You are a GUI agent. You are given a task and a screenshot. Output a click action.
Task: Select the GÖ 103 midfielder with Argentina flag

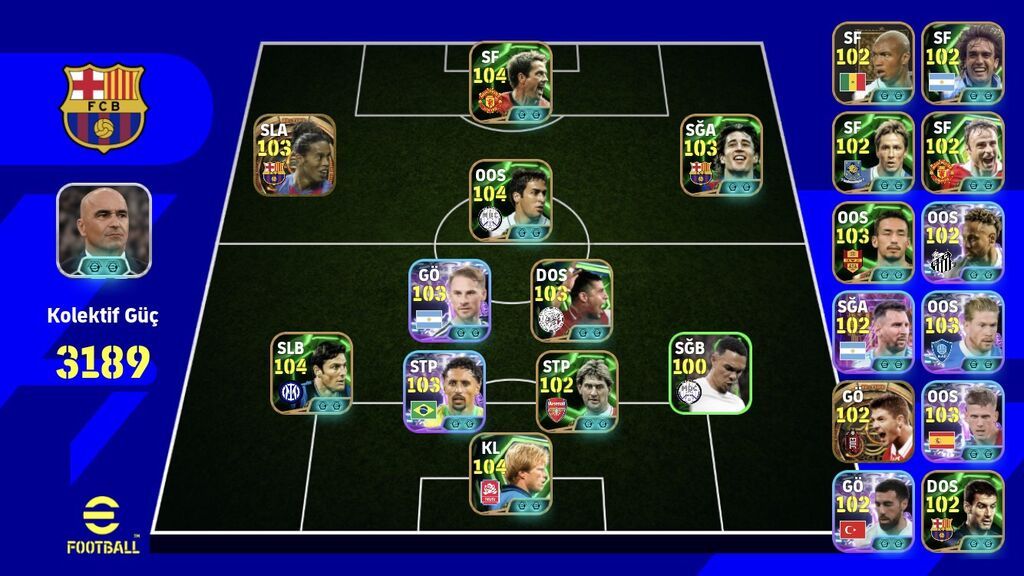(449, 301)
